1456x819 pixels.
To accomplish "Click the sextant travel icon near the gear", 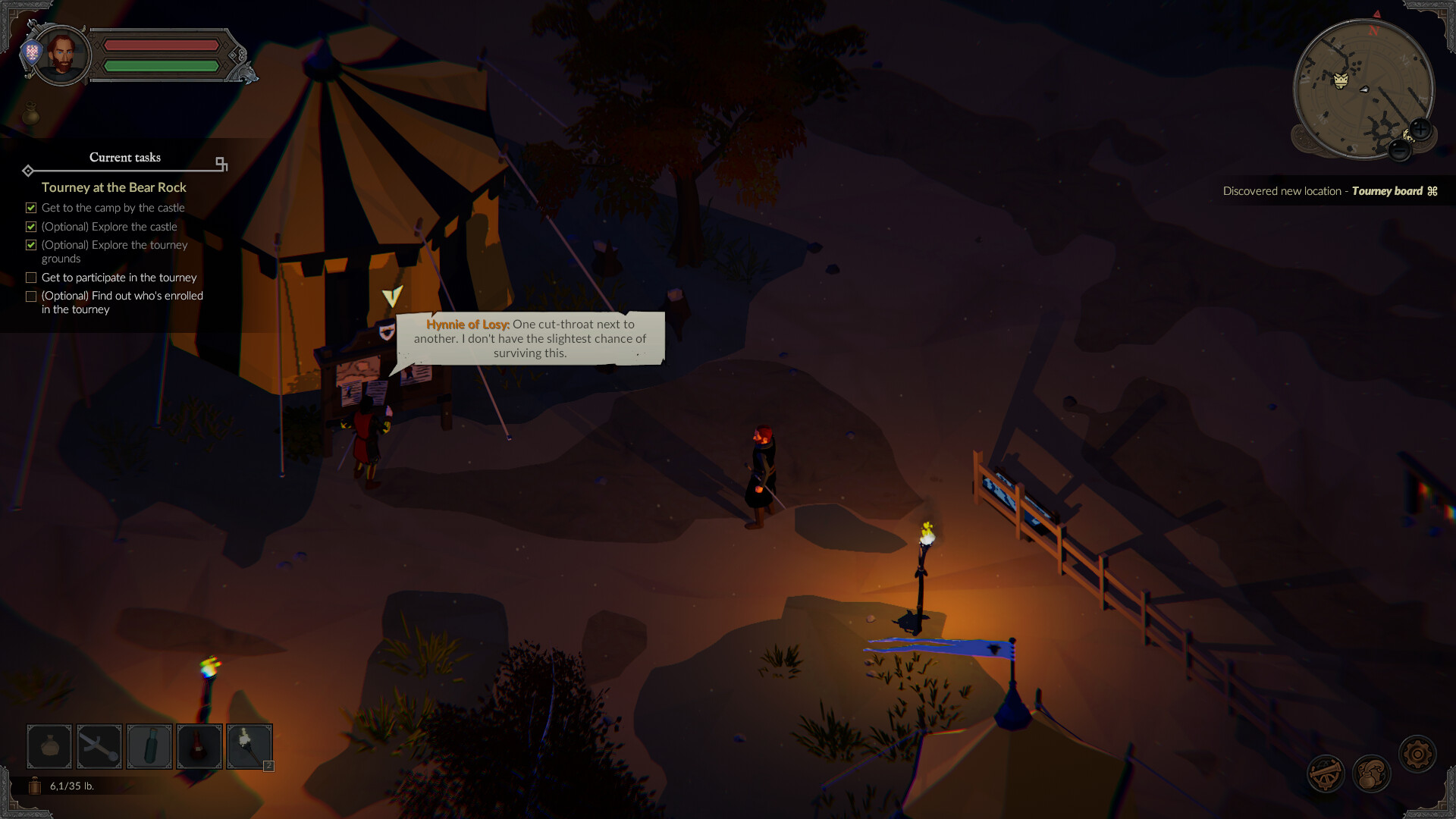I will pyautogui.click(x=1326, y=774).
